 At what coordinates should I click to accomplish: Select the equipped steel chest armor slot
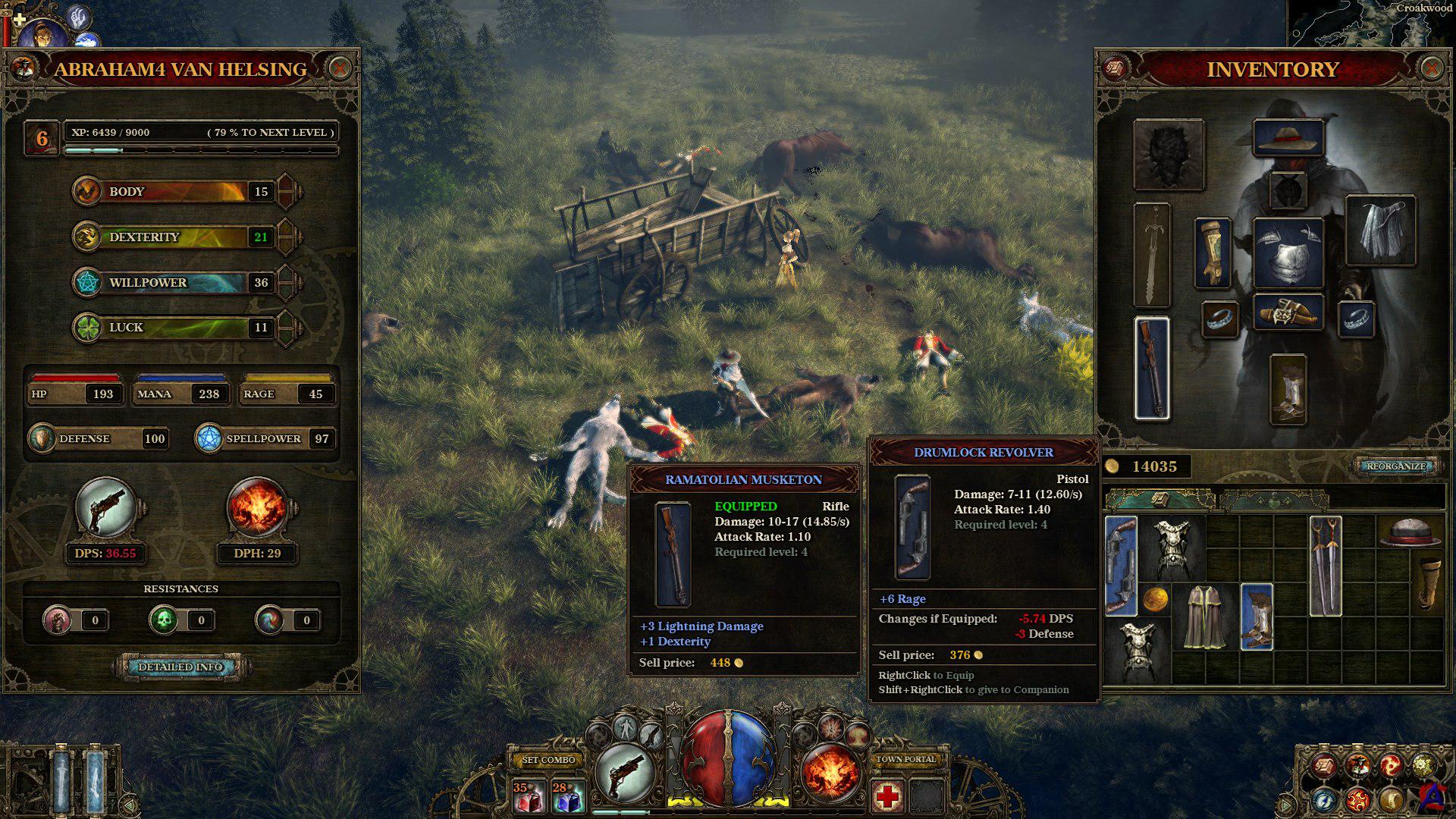point(1288,253)
